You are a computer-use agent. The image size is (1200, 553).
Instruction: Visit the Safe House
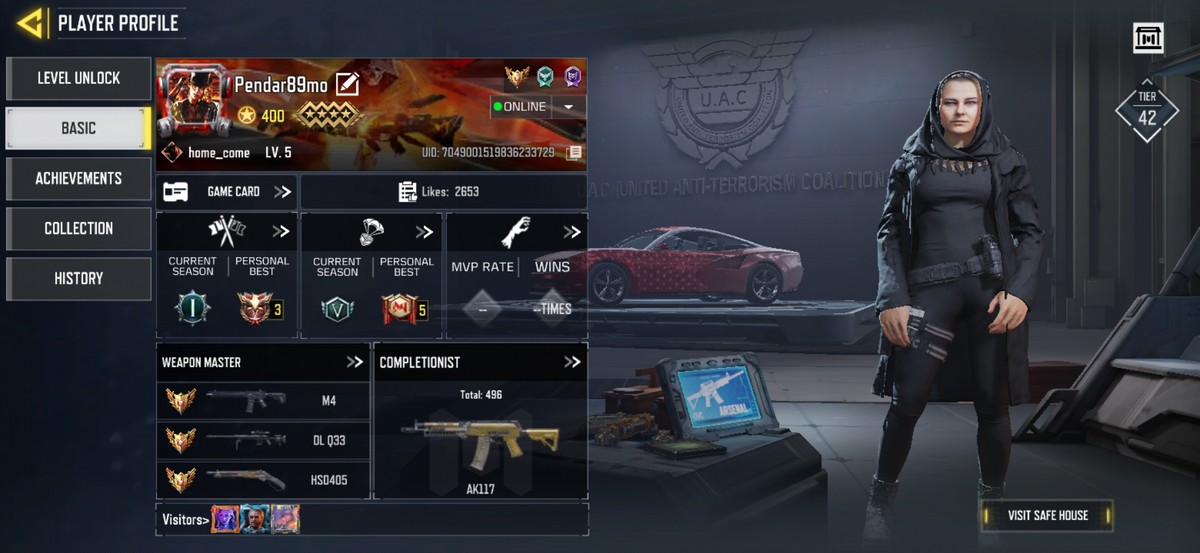pos(1046,515)
